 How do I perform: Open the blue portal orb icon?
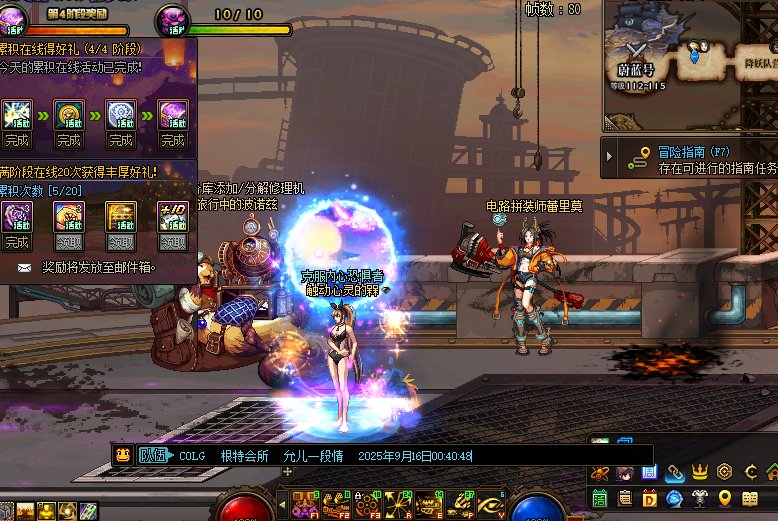pos(675,498)
